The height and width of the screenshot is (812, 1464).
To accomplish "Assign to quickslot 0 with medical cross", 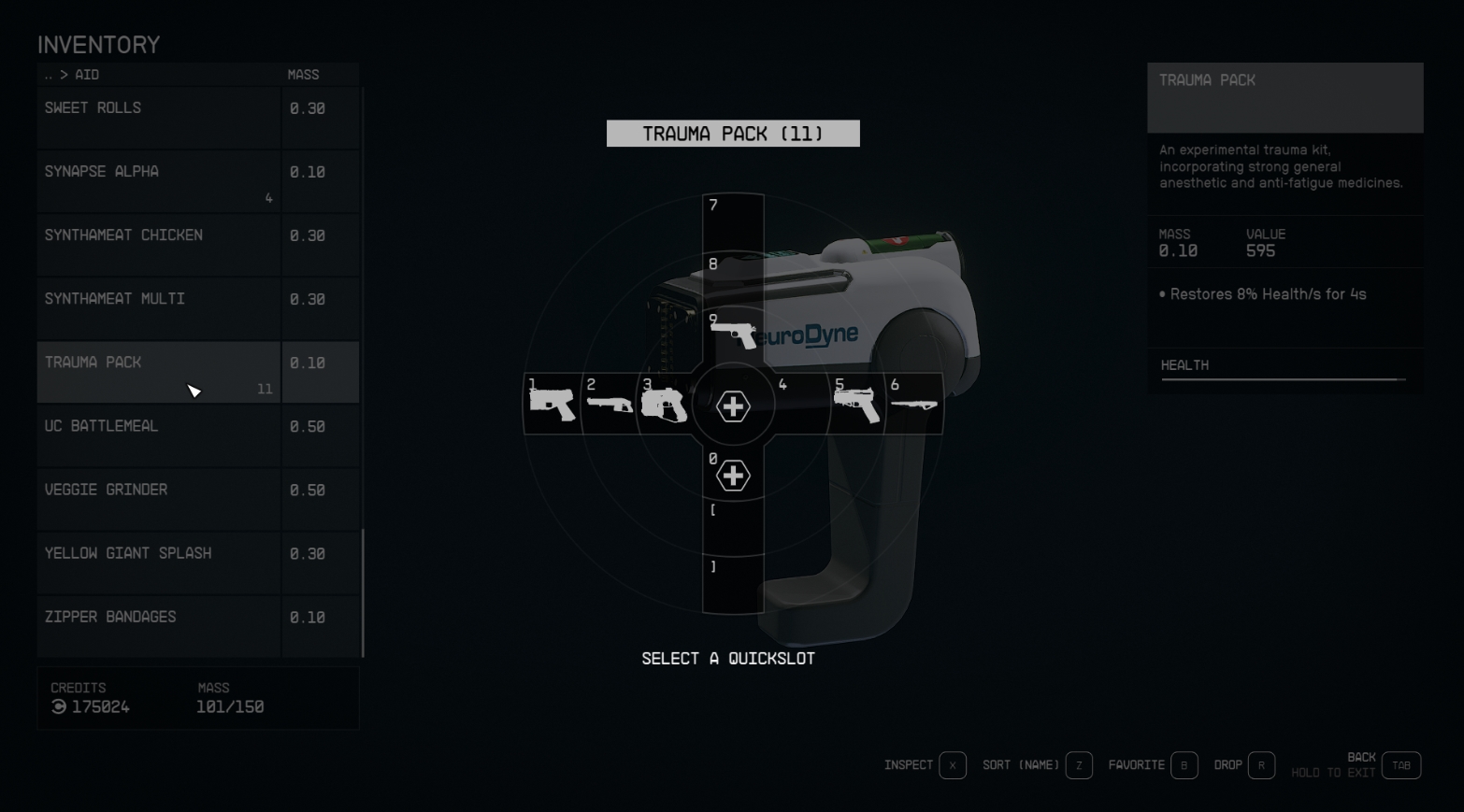I will (x=733, y=476).
